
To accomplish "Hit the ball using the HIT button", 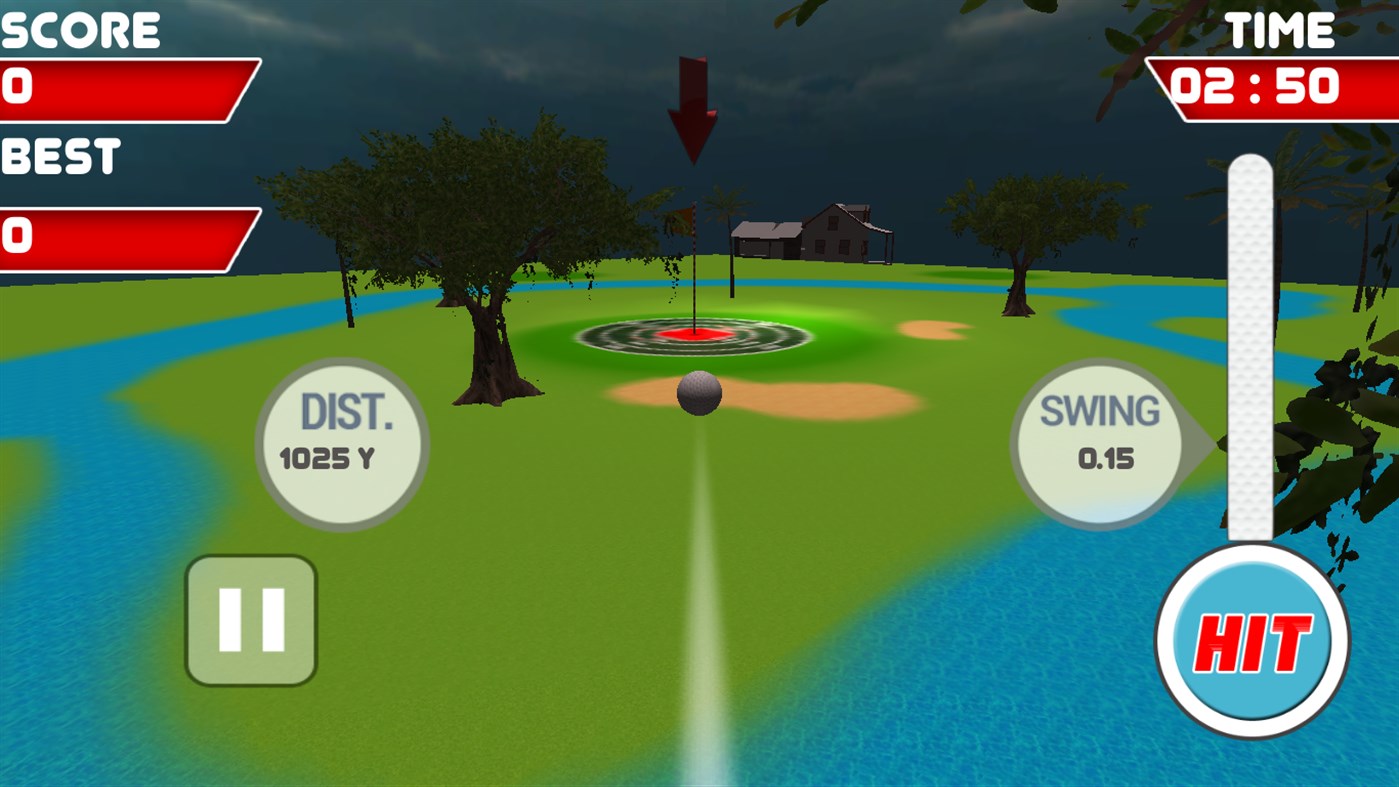I will click(x=1251, y=638).
